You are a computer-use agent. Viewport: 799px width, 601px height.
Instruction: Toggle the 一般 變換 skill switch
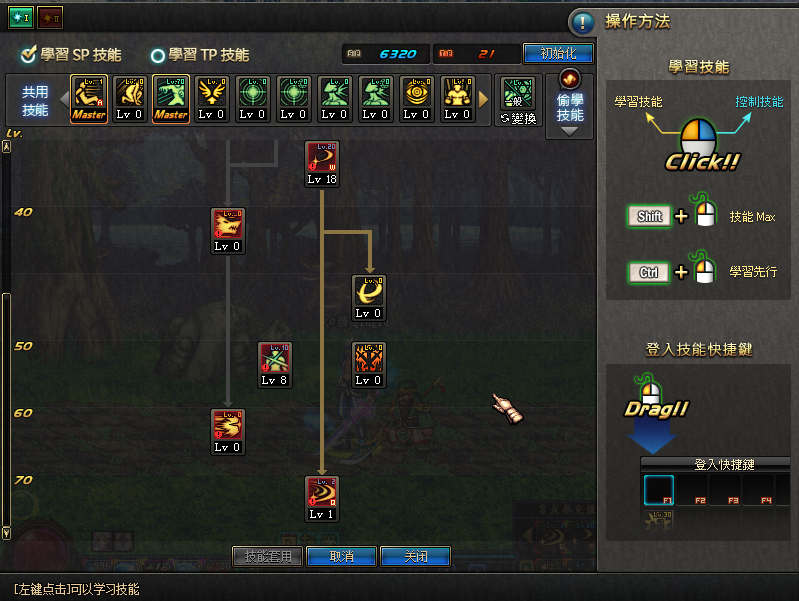(x=517, y=99)
